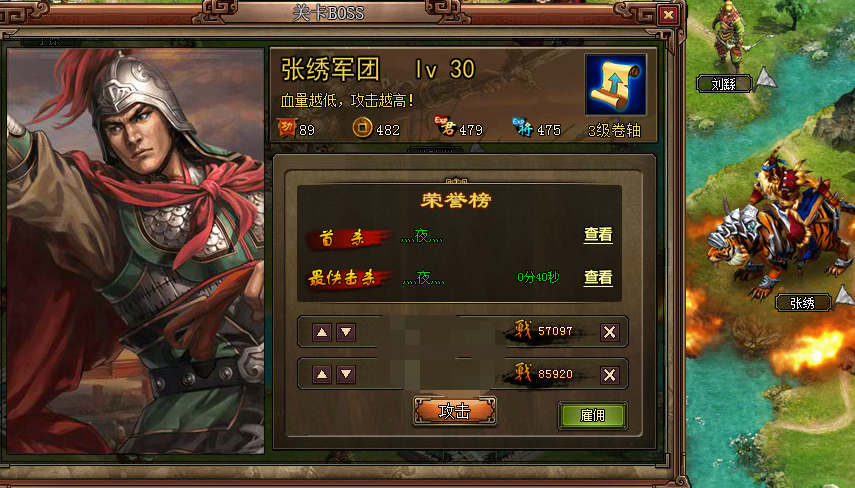Close the 关卡BOSS window
This screenshot has width=855, height=488.
coord(668,15)
